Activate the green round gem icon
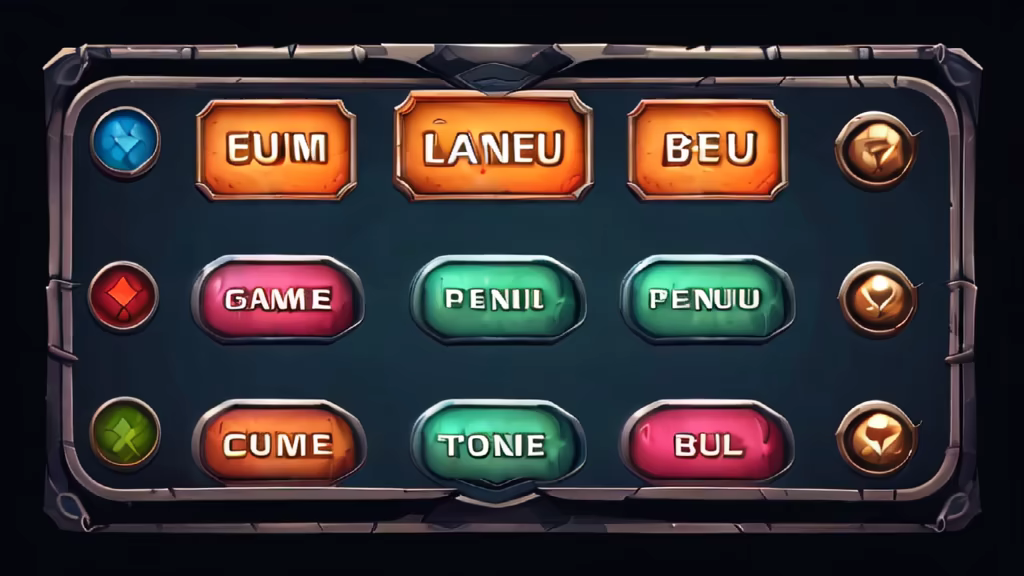Viewport: 1024px width, 576px height. point(125,432)
